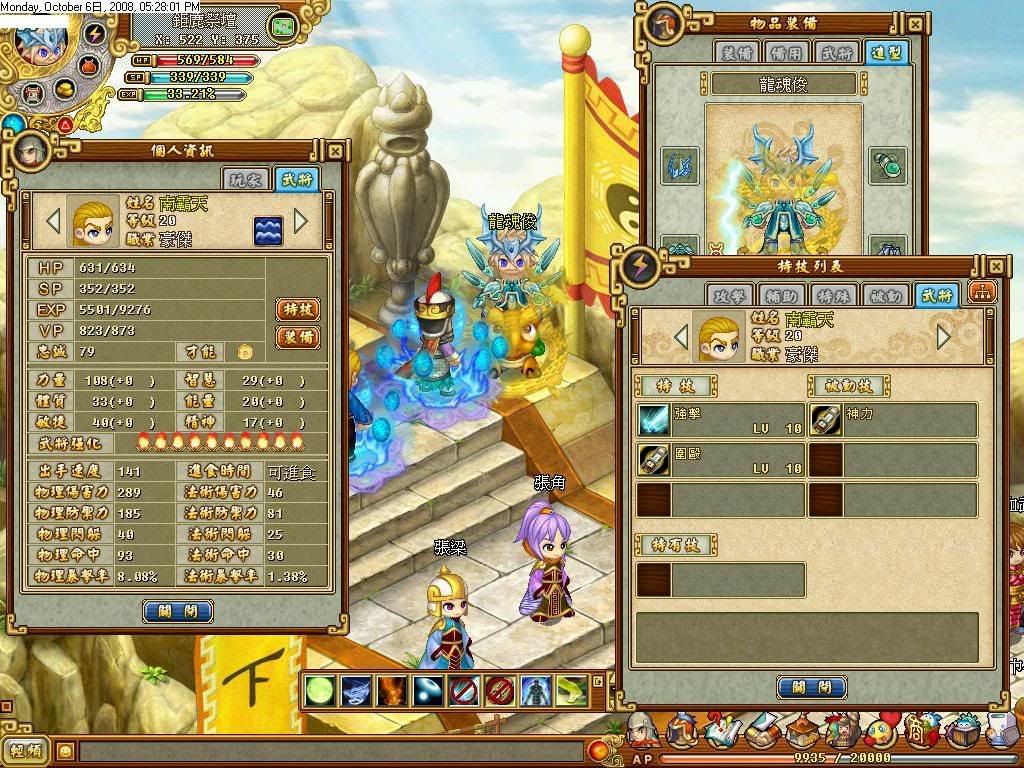This screenshot has width=1024, height=768.
Task: Close the 特技列表 skill list window
Action: point(996,267)
